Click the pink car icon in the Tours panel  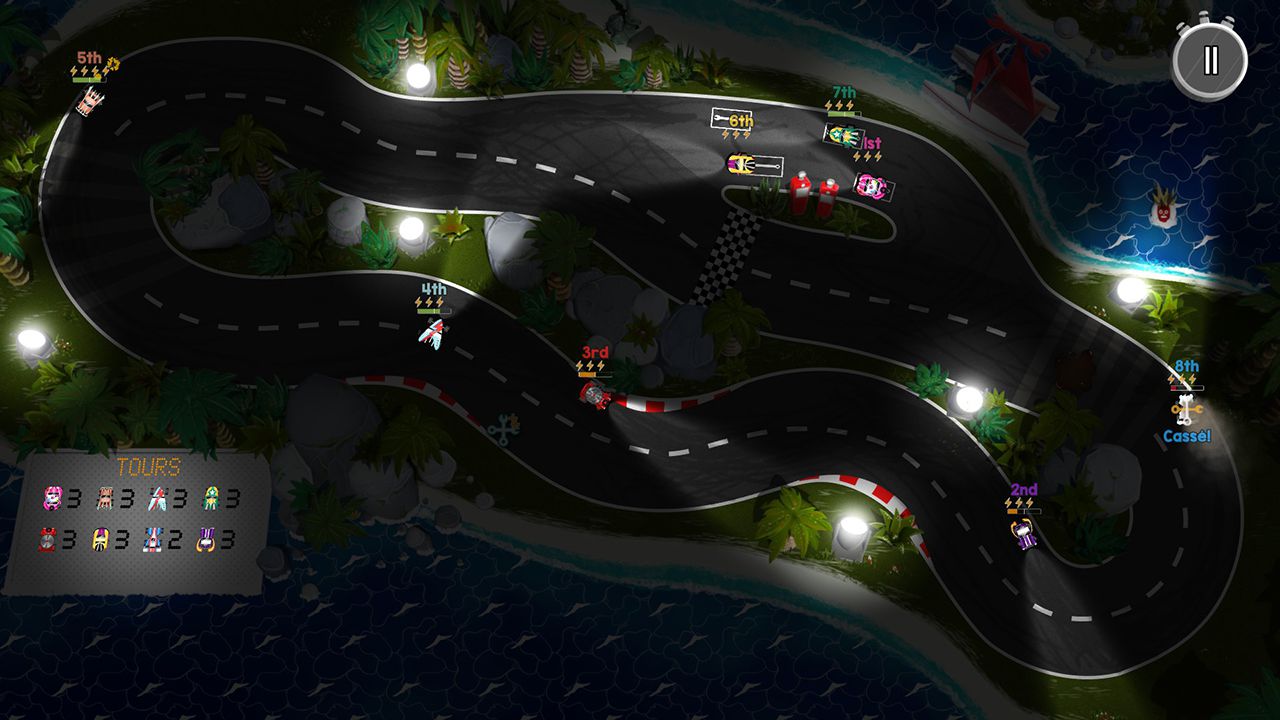pyautogui.click(x=52, y=497)
